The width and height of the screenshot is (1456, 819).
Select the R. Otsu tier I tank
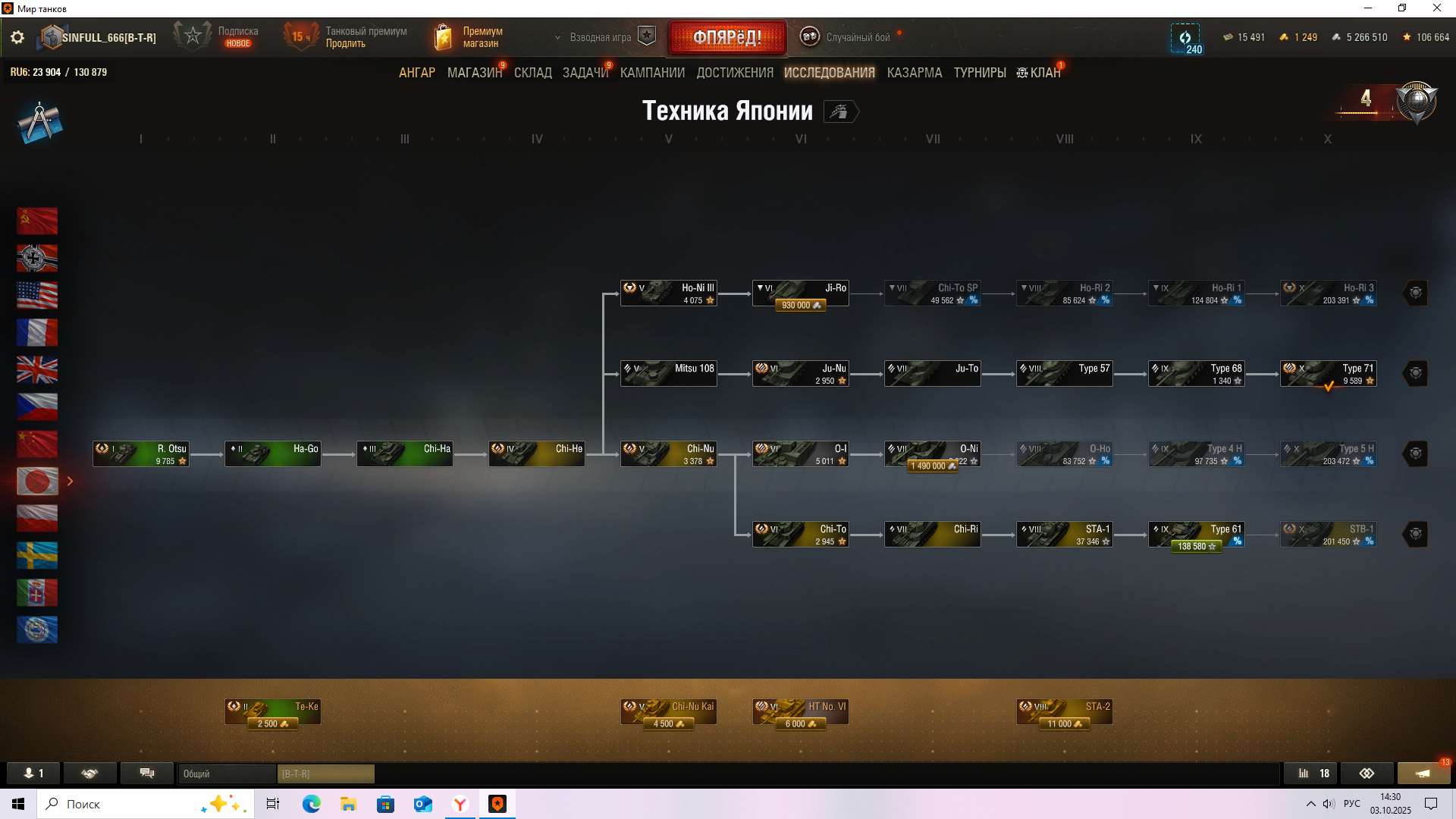(141, 454)
